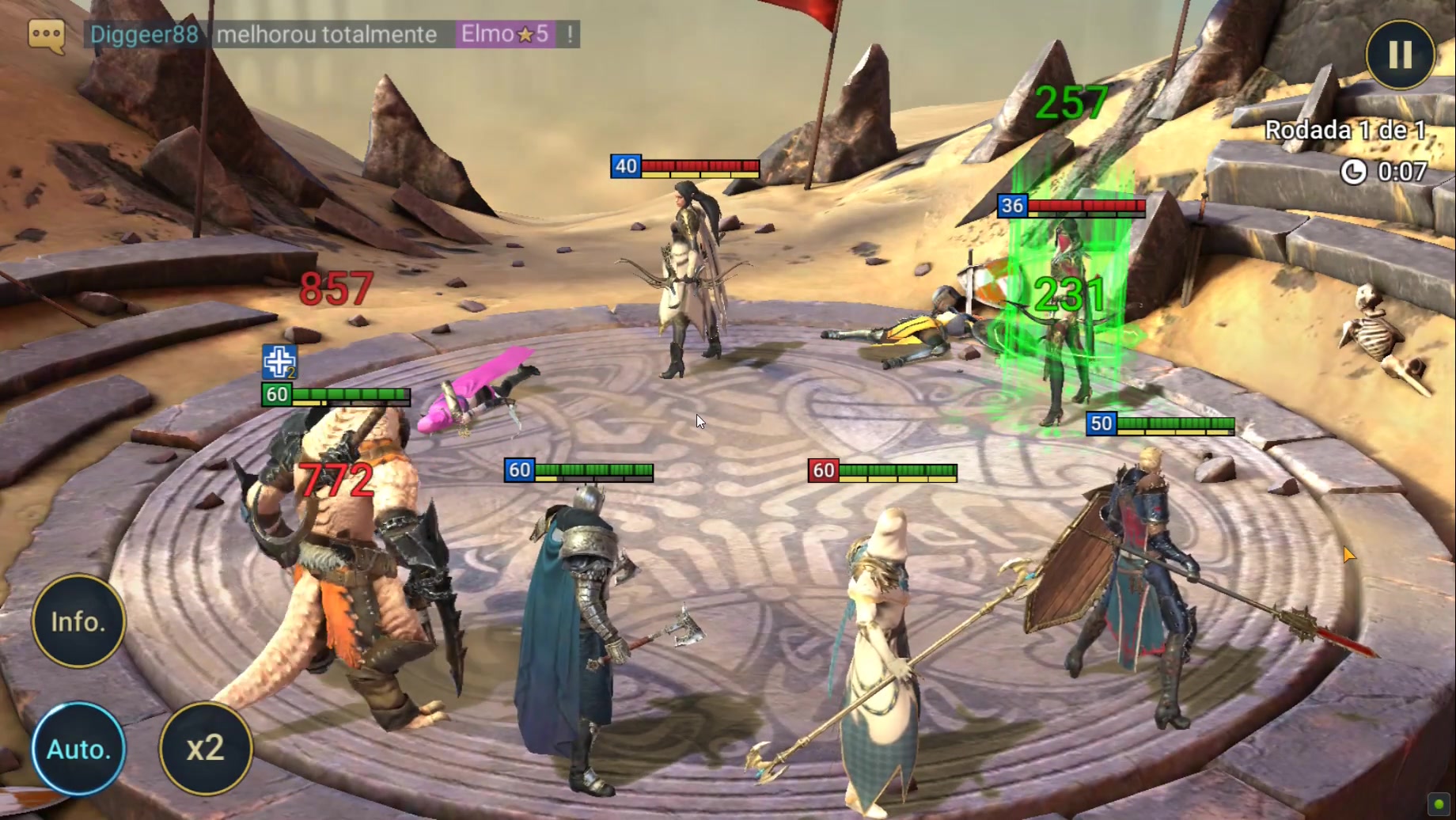Viewport: 1456px width, 820px height.
Task: Pause the battle
Action: 1400,55
